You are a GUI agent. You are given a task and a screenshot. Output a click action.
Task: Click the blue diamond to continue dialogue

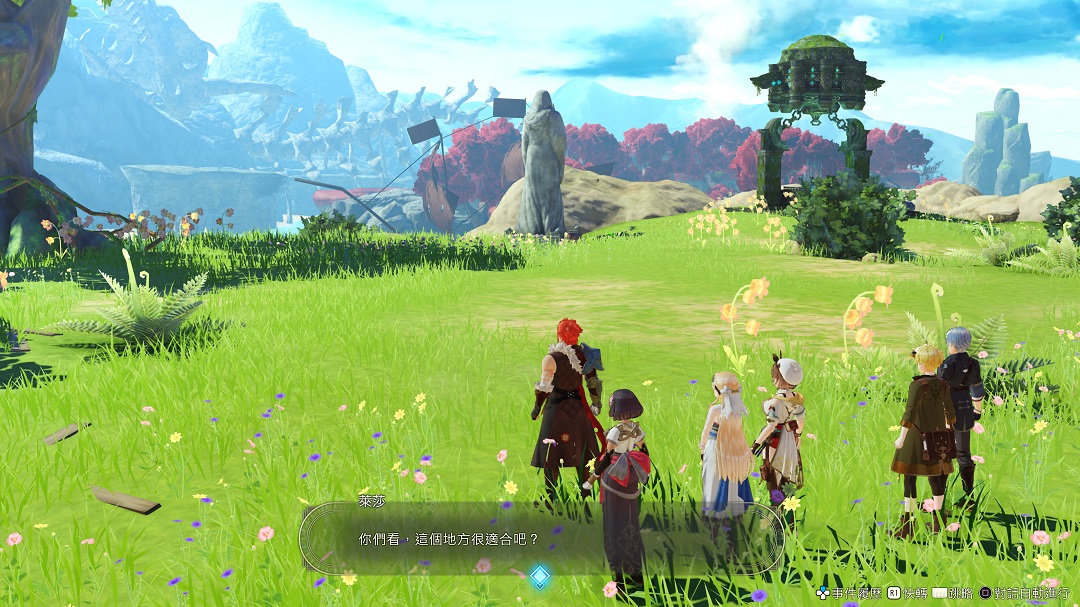pos(540,576)
